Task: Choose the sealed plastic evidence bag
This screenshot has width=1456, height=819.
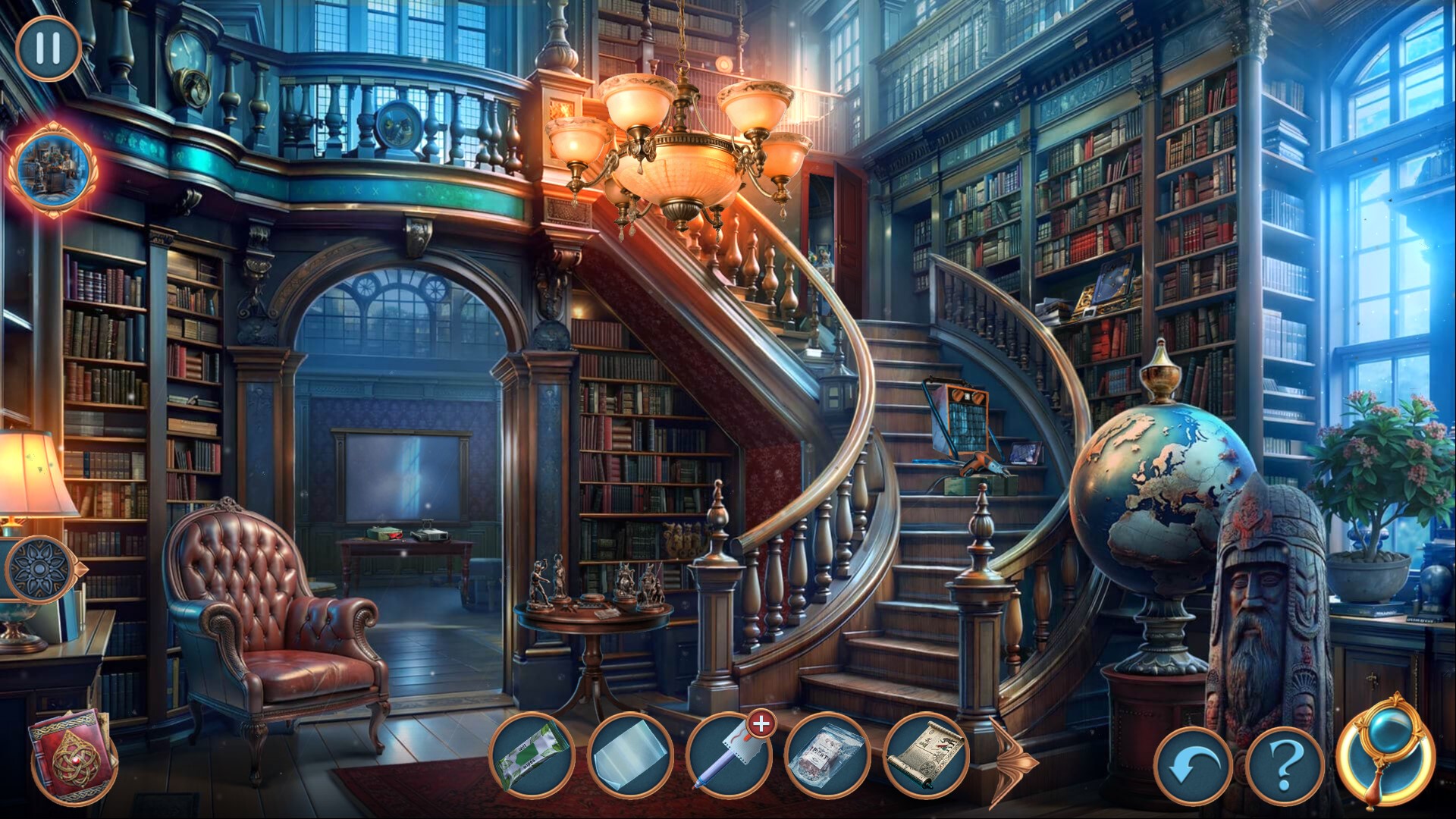Action: [827, 755]
